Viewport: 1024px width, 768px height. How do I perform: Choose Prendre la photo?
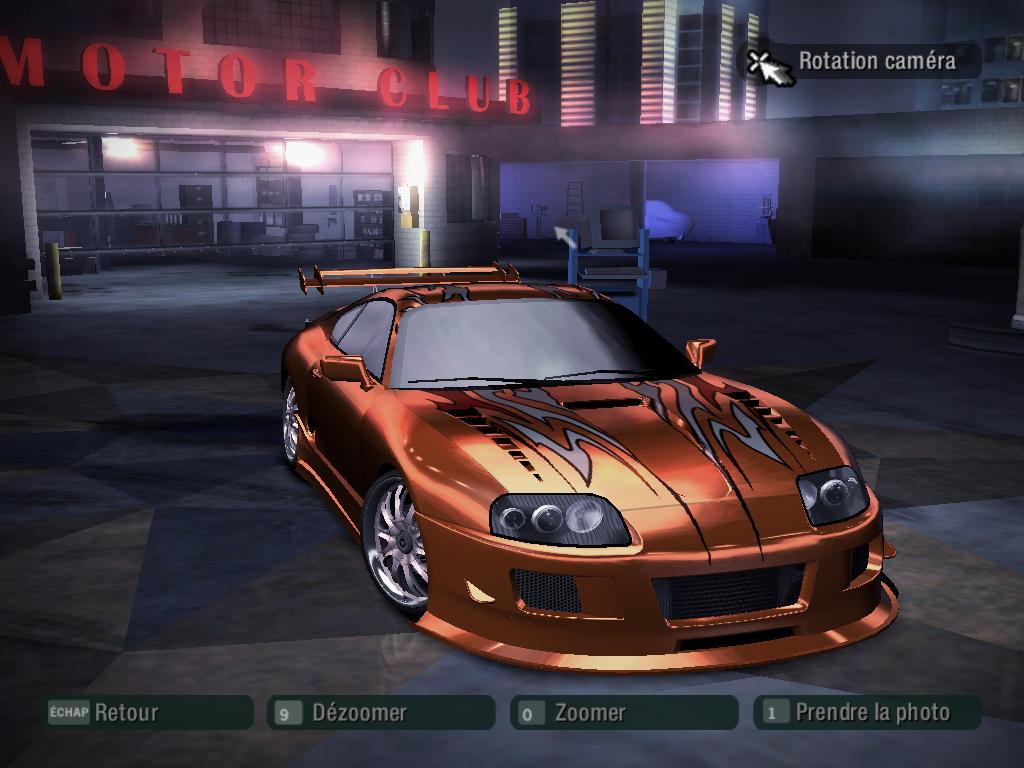[866, 713]
